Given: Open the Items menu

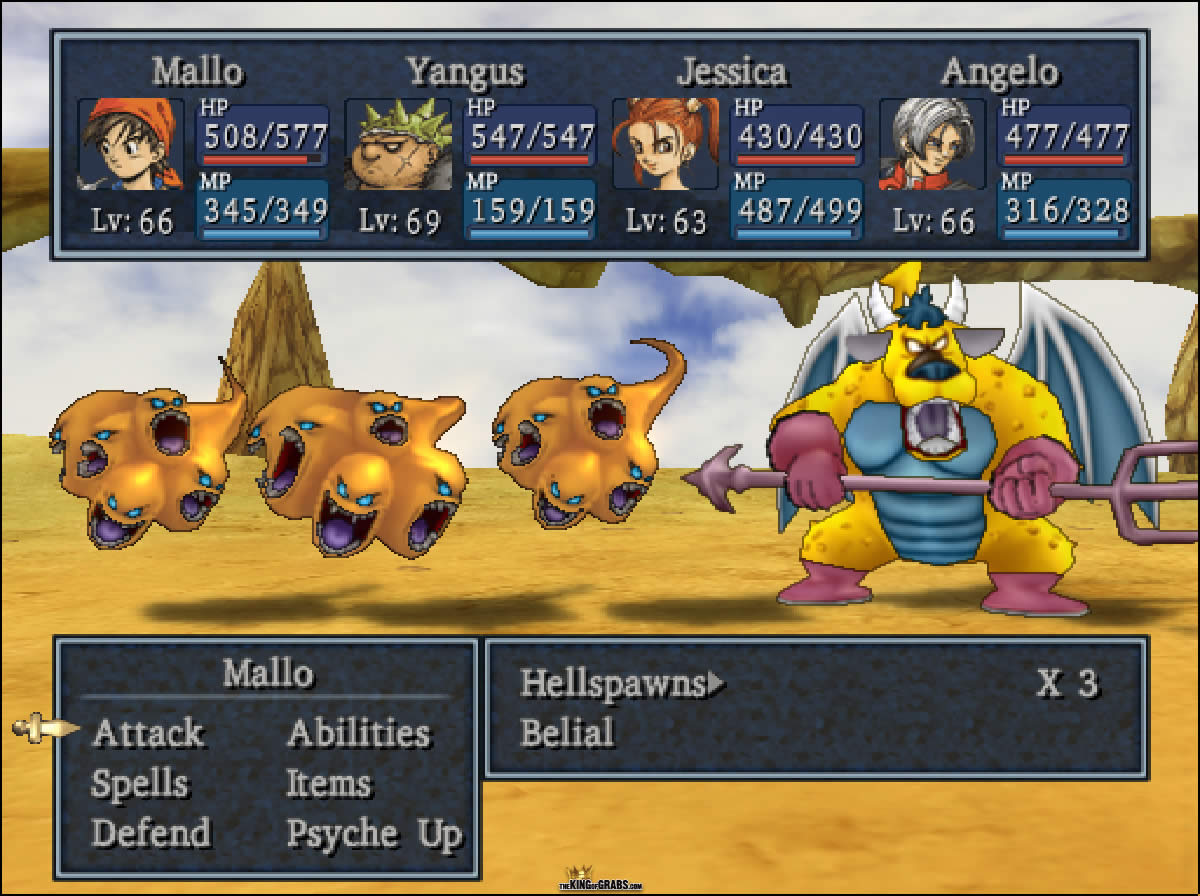Looking at the screenshot, I should coord(329,784).
